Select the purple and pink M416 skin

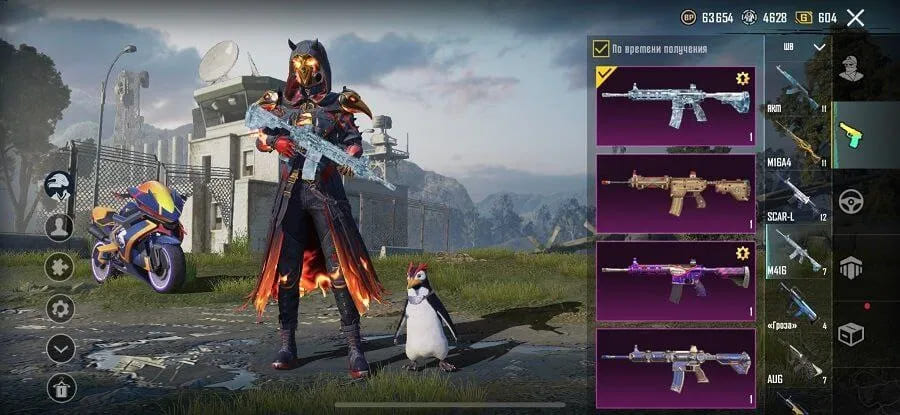tap(675, 279)
